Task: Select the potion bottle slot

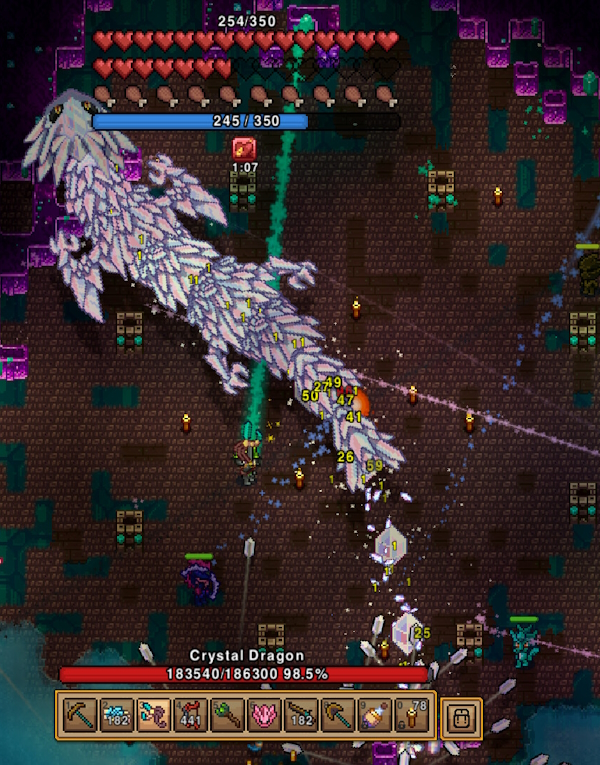Action: coord(374,717)
